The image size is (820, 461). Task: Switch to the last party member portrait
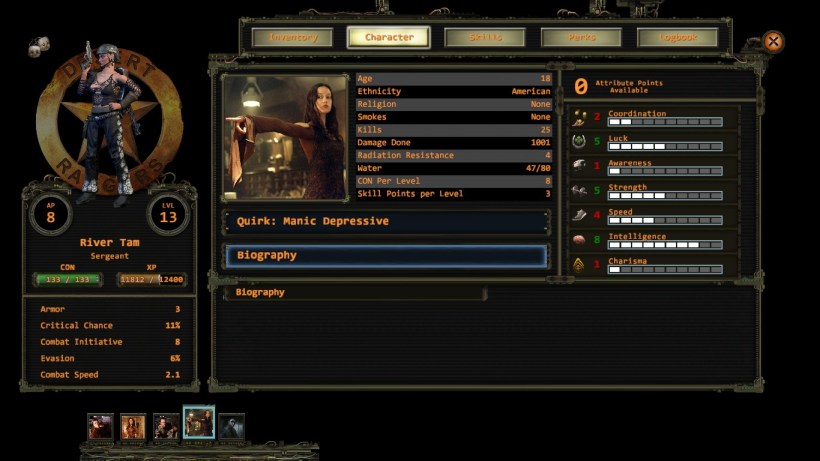[231, 426]
